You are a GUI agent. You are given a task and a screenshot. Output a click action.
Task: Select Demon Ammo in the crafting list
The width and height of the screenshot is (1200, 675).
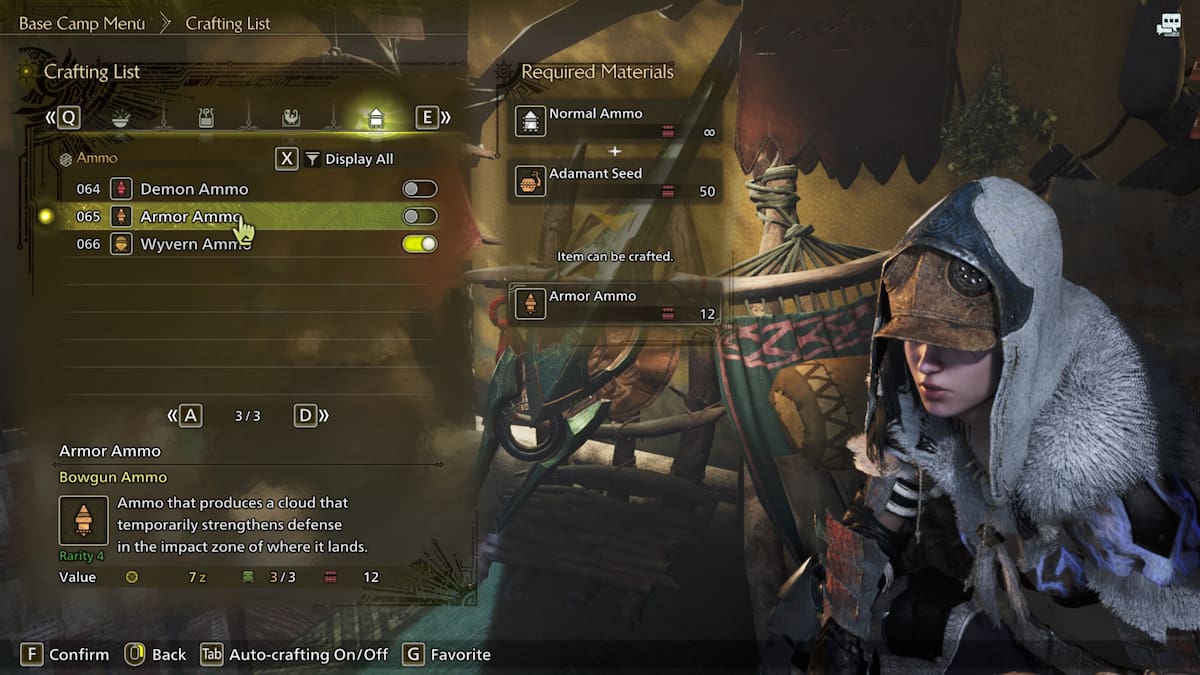pyautogui.click(x=194, y=189)
